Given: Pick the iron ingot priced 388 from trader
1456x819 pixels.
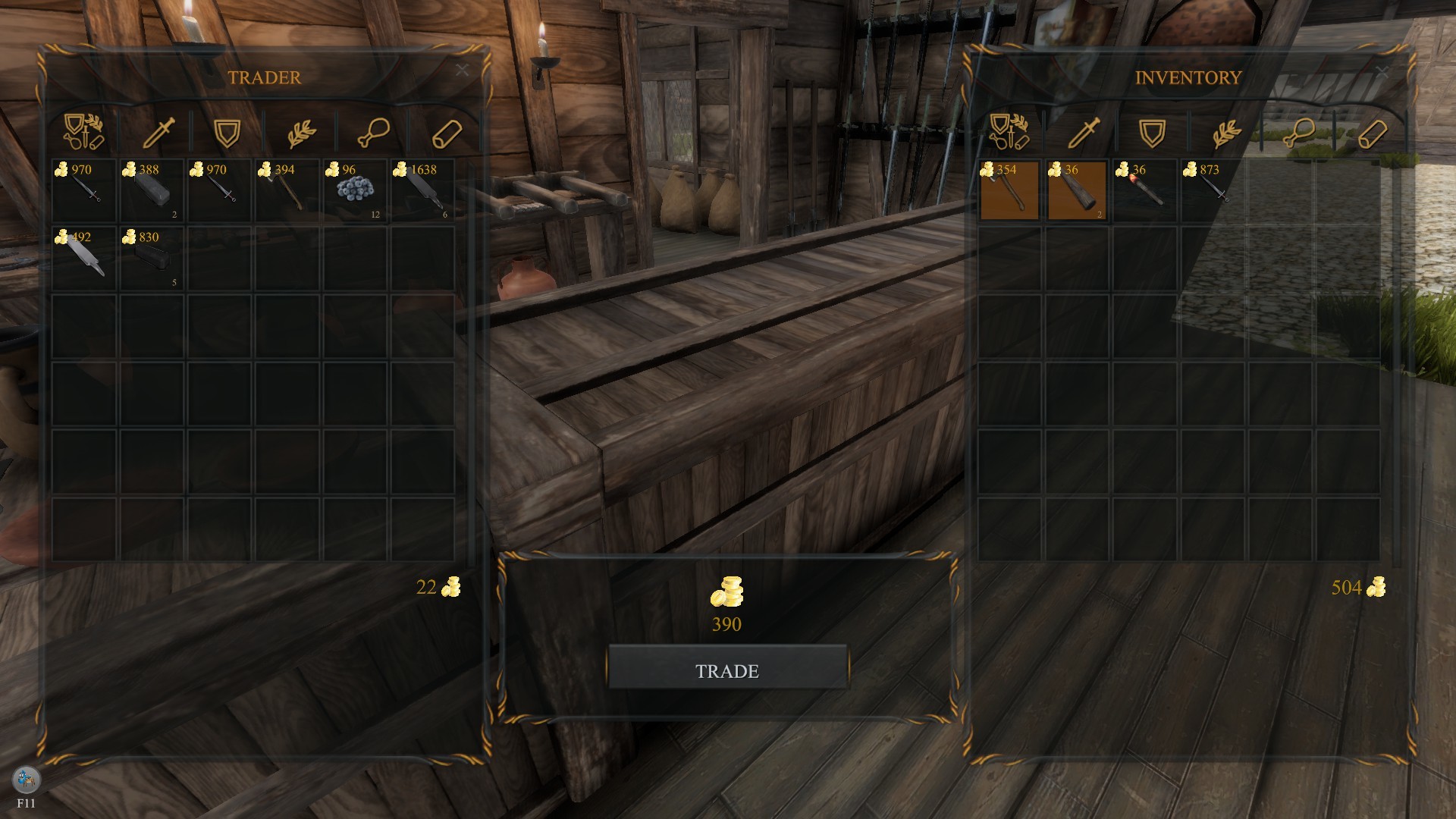Looking at the screenshot, I should click(150, 190).
